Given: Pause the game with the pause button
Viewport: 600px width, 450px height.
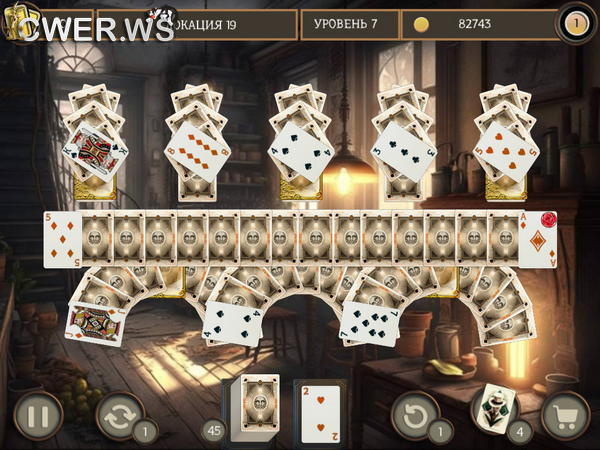Looking at the screenshot, I should 38,415.
